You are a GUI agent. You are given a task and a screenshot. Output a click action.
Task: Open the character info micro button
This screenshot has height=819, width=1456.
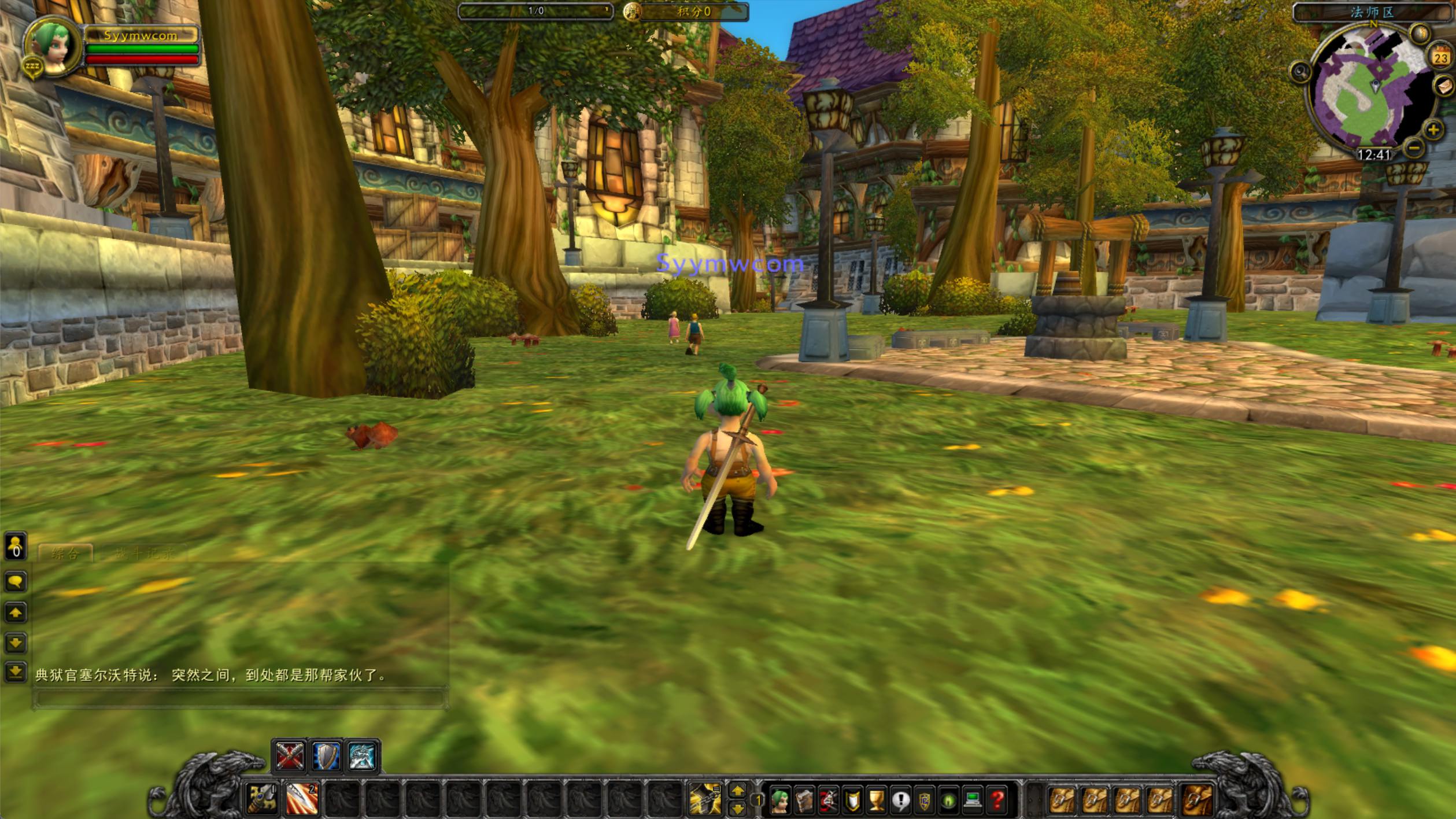780,800
